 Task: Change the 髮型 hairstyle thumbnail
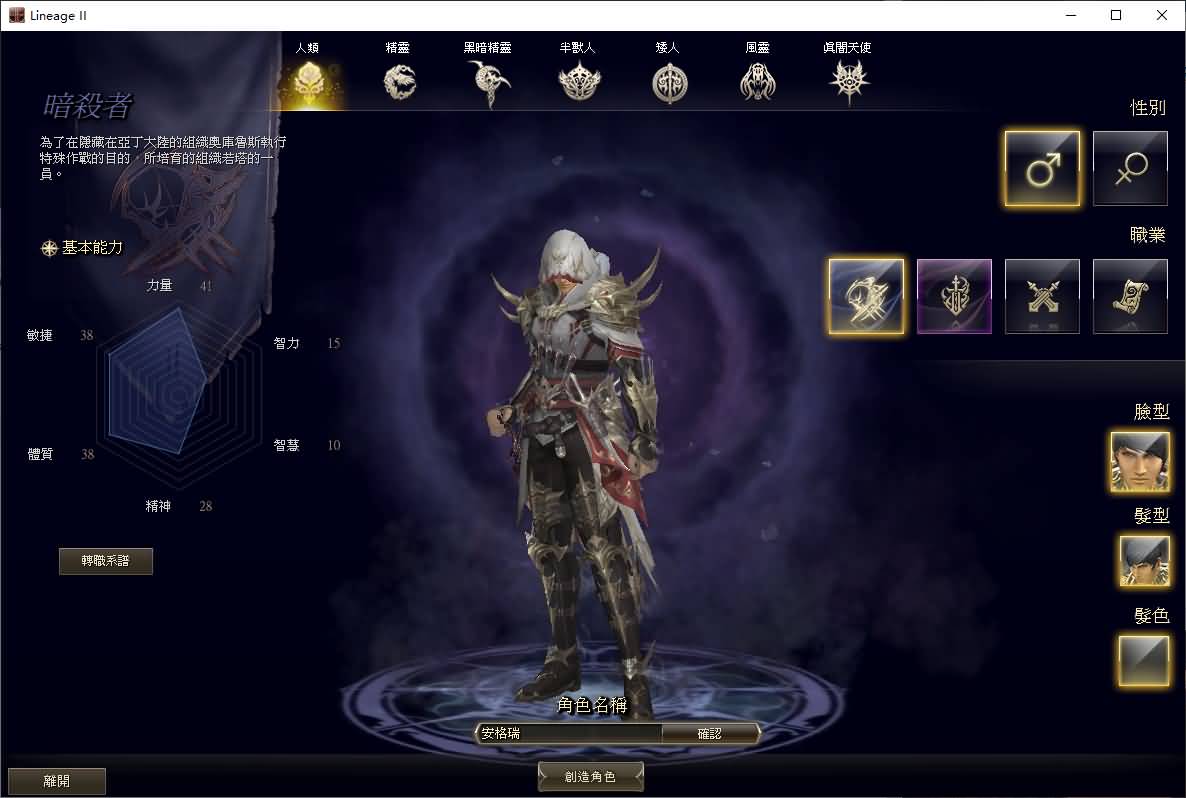[1144, 560]
